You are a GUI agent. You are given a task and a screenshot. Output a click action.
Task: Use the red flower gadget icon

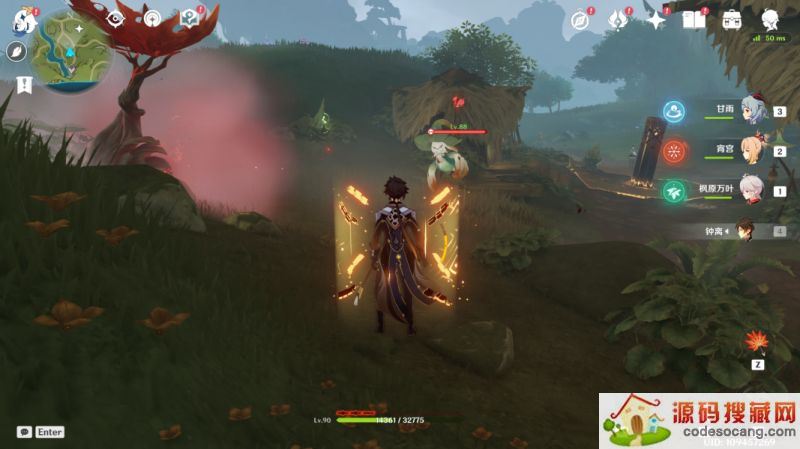(757, 343)
